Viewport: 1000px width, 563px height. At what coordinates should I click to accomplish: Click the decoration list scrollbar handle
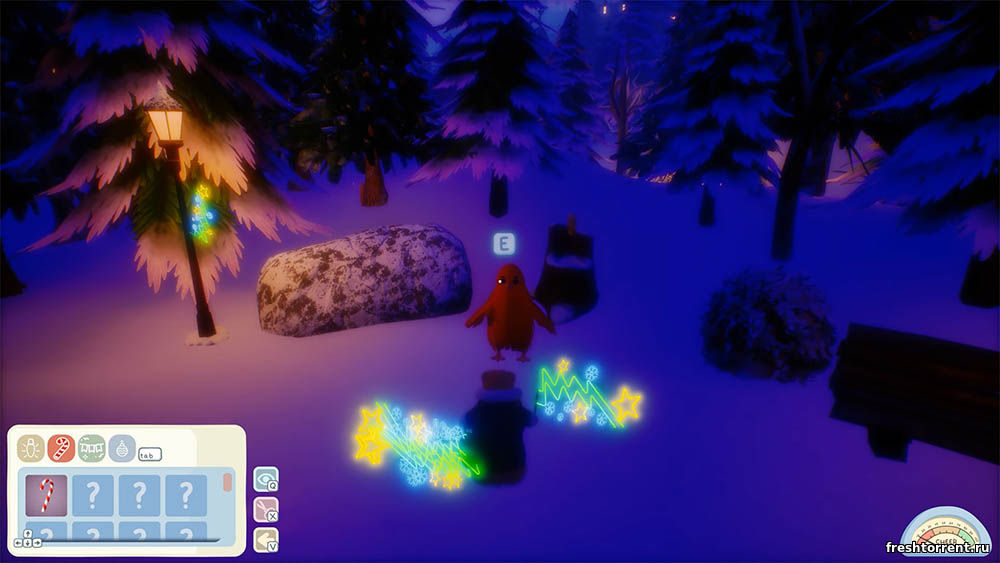[x=227, y=482]
